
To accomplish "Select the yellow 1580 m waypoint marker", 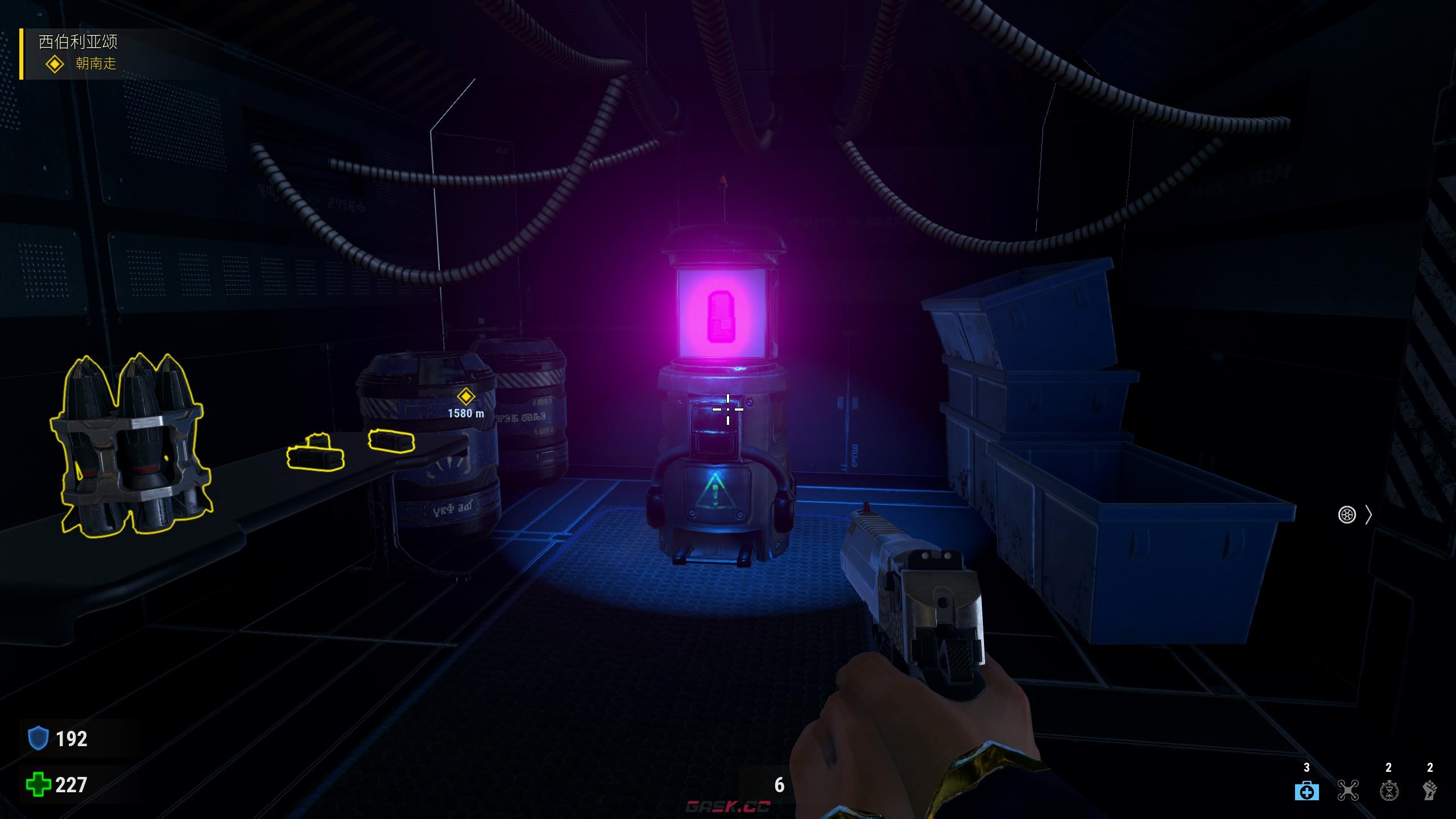I will click(x=466, y=396).
